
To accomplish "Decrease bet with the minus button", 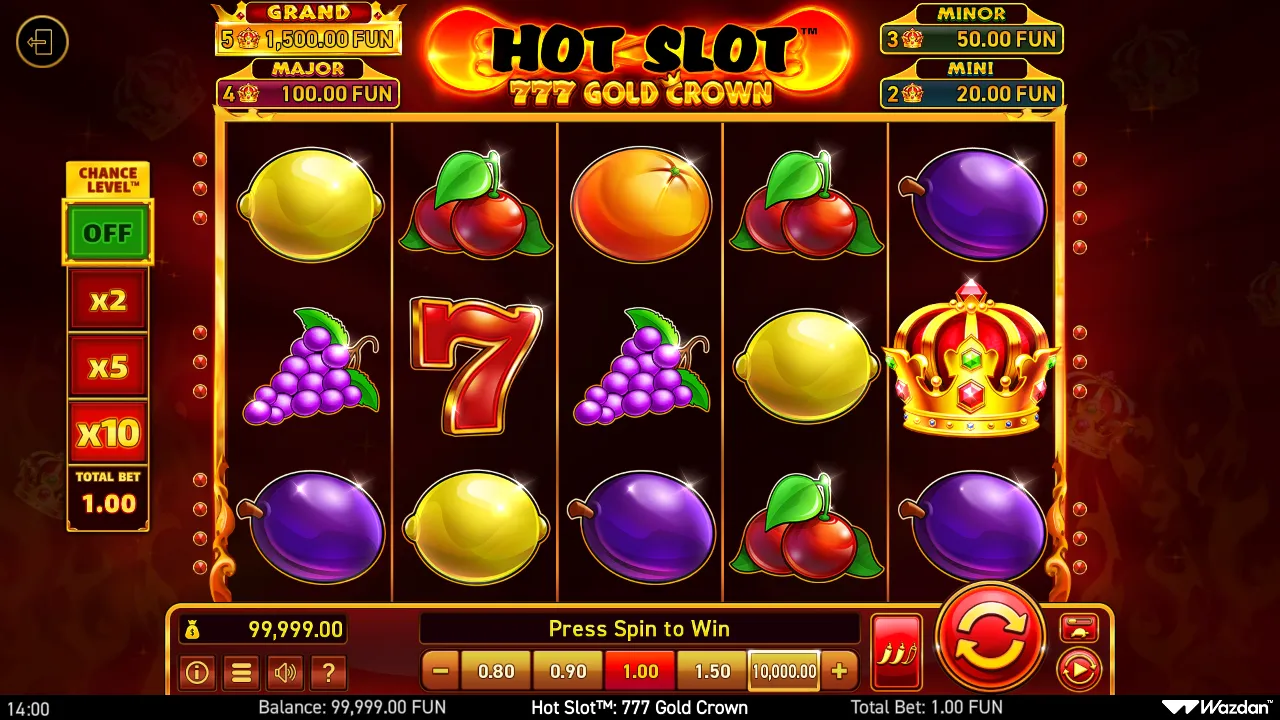I will 440,671.
